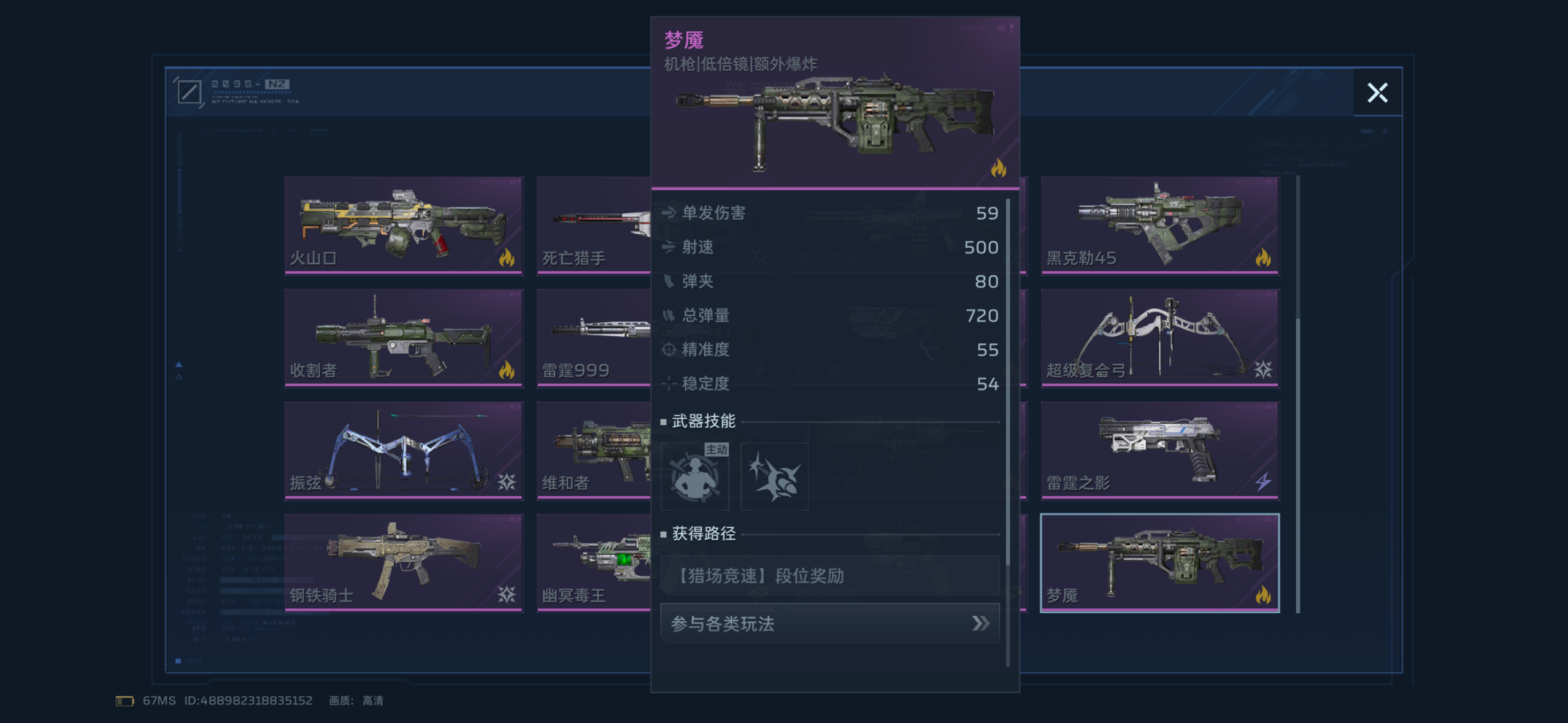View the second weapon skill explosion icon

click(774, 476)
